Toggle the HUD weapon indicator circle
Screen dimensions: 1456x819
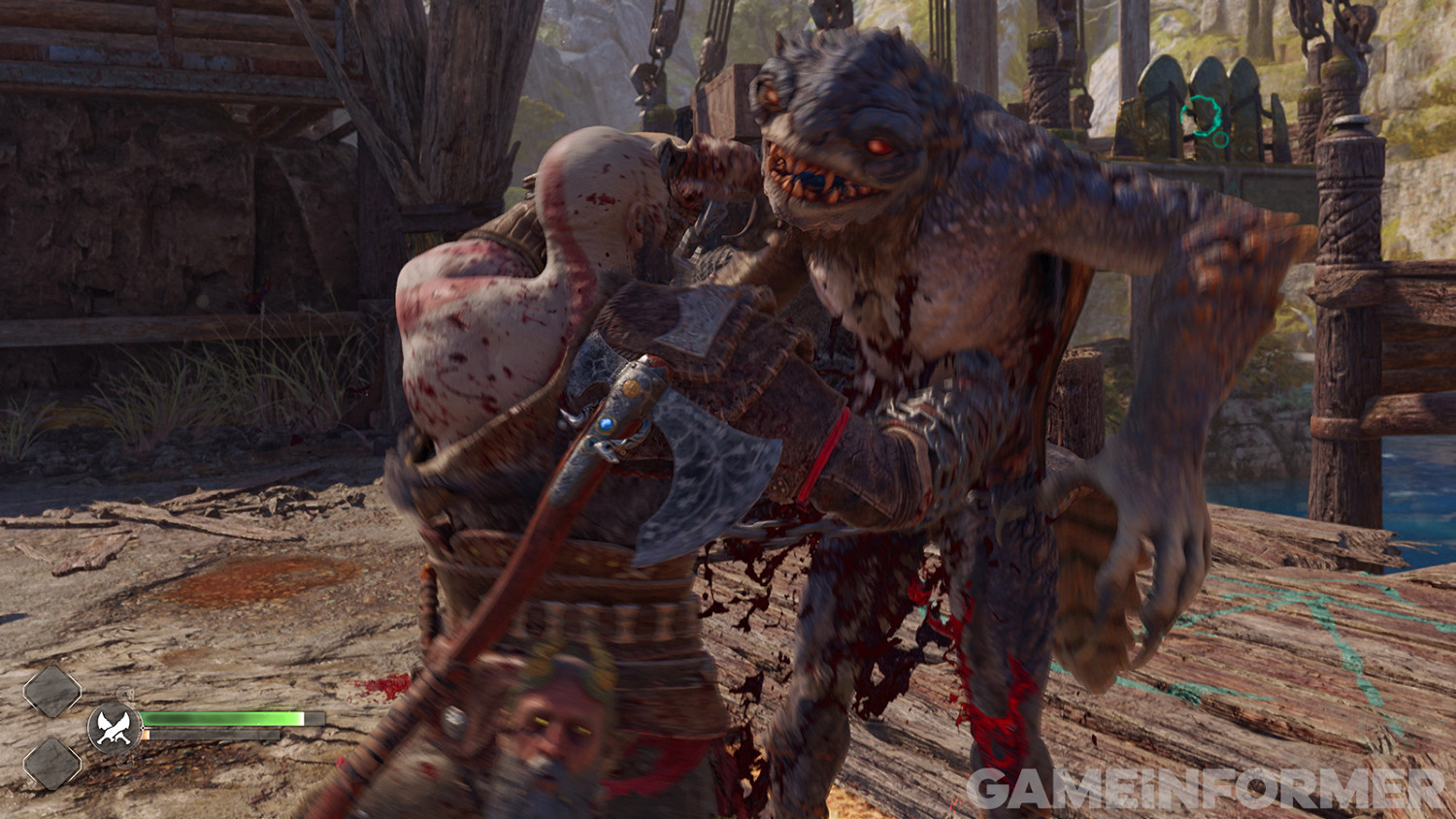point(114,727)
